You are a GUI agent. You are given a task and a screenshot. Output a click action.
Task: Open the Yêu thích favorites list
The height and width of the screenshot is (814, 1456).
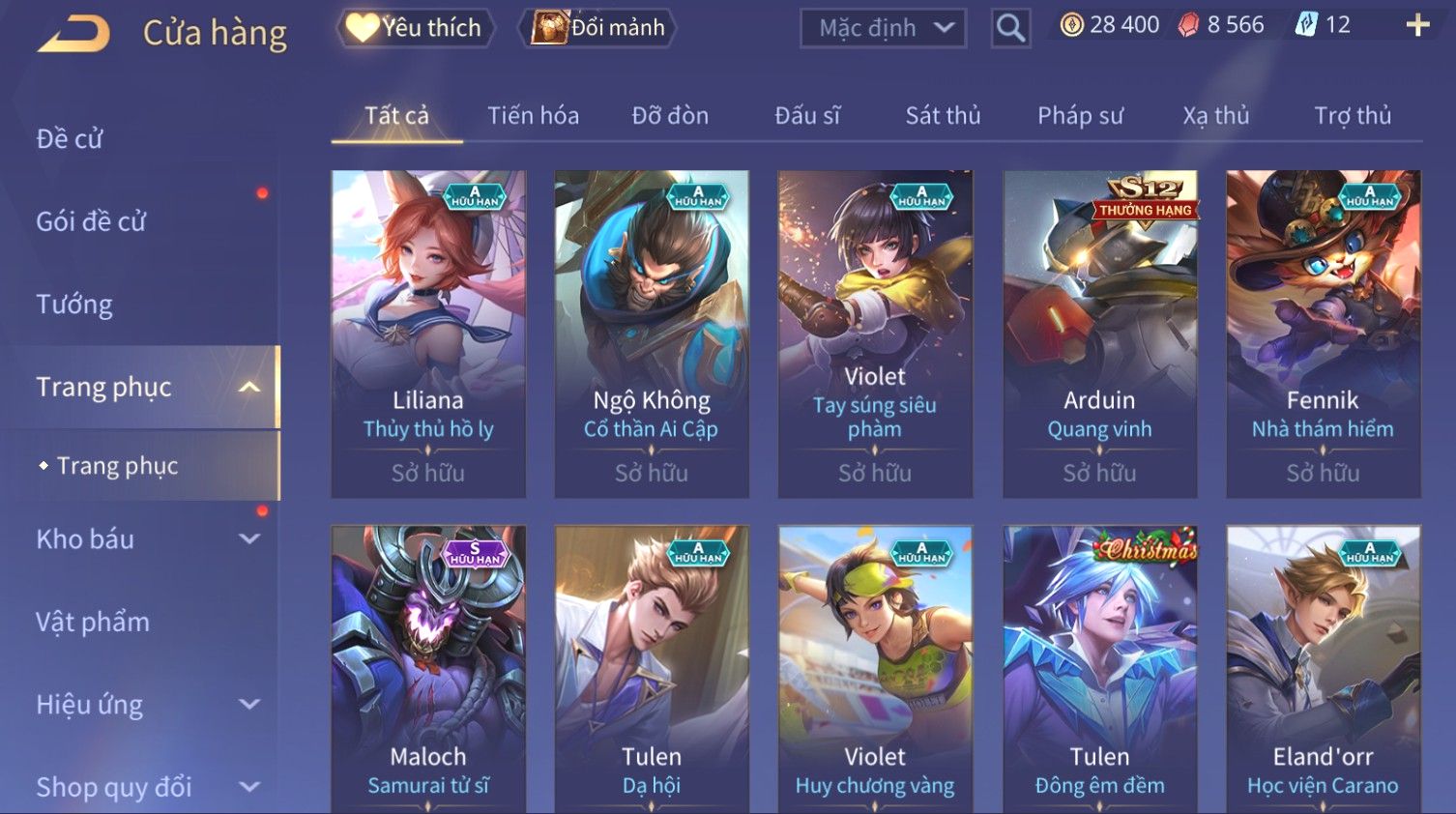click(415, 28)
